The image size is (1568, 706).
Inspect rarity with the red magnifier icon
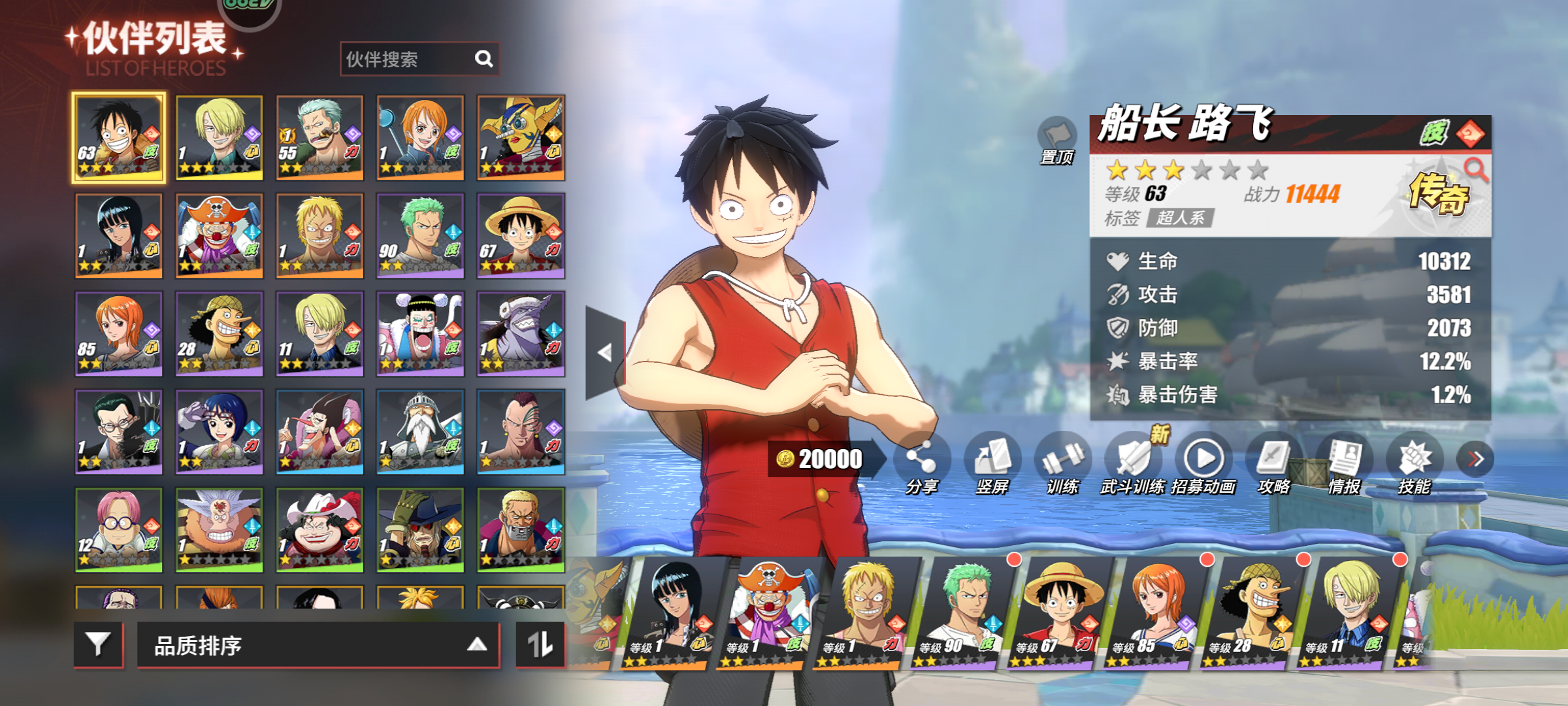1475,170
